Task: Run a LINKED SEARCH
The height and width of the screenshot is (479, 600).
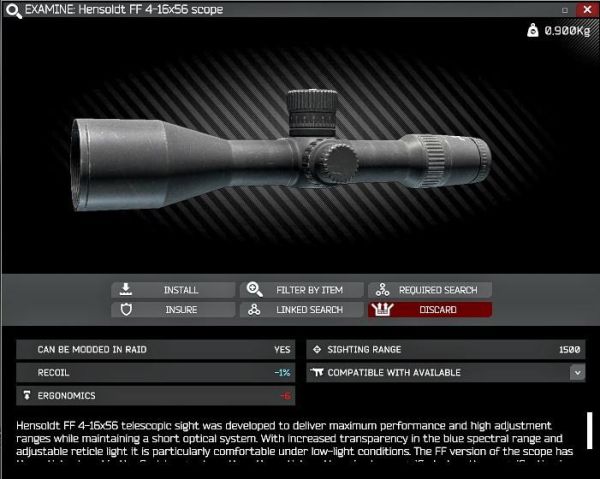Action: pos(302,310)
